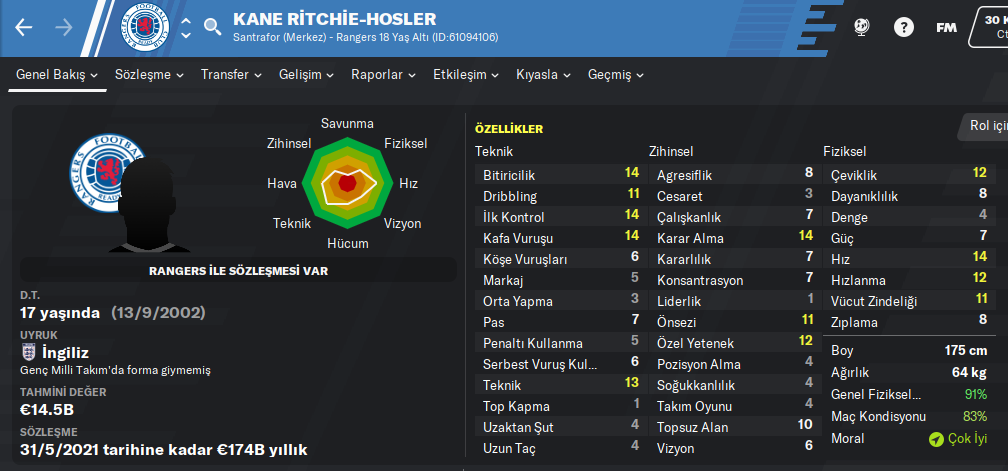Go back with the left arrow
This screenshot has height=471, width=1008.
[x=24, y=28]
